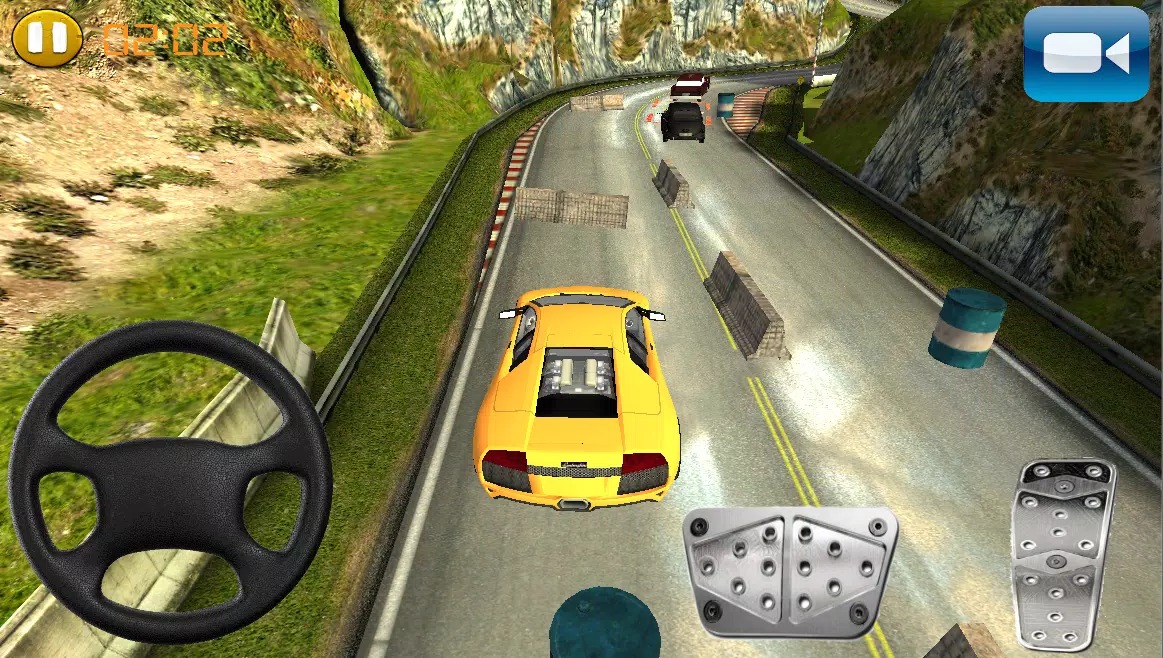Hit the tall gas accelerator pedal

(x=1063, y=553)
